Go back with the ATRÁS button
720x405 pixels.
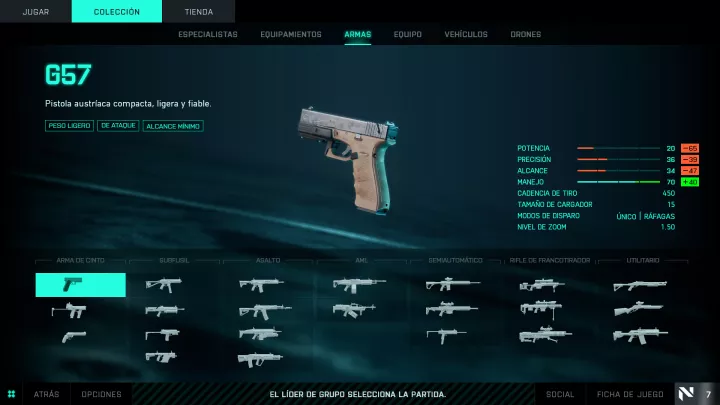click(47, 394)
